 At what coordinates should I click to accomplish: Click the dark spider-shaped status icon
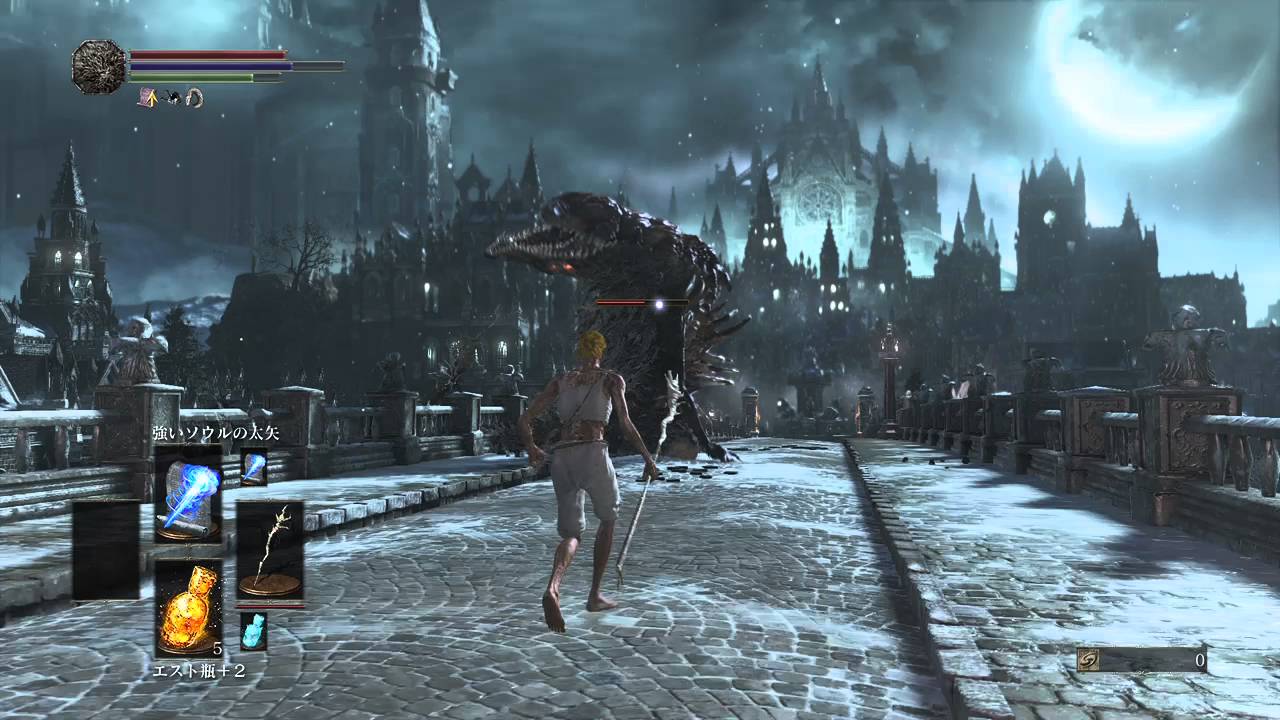[x=171, y=98]
